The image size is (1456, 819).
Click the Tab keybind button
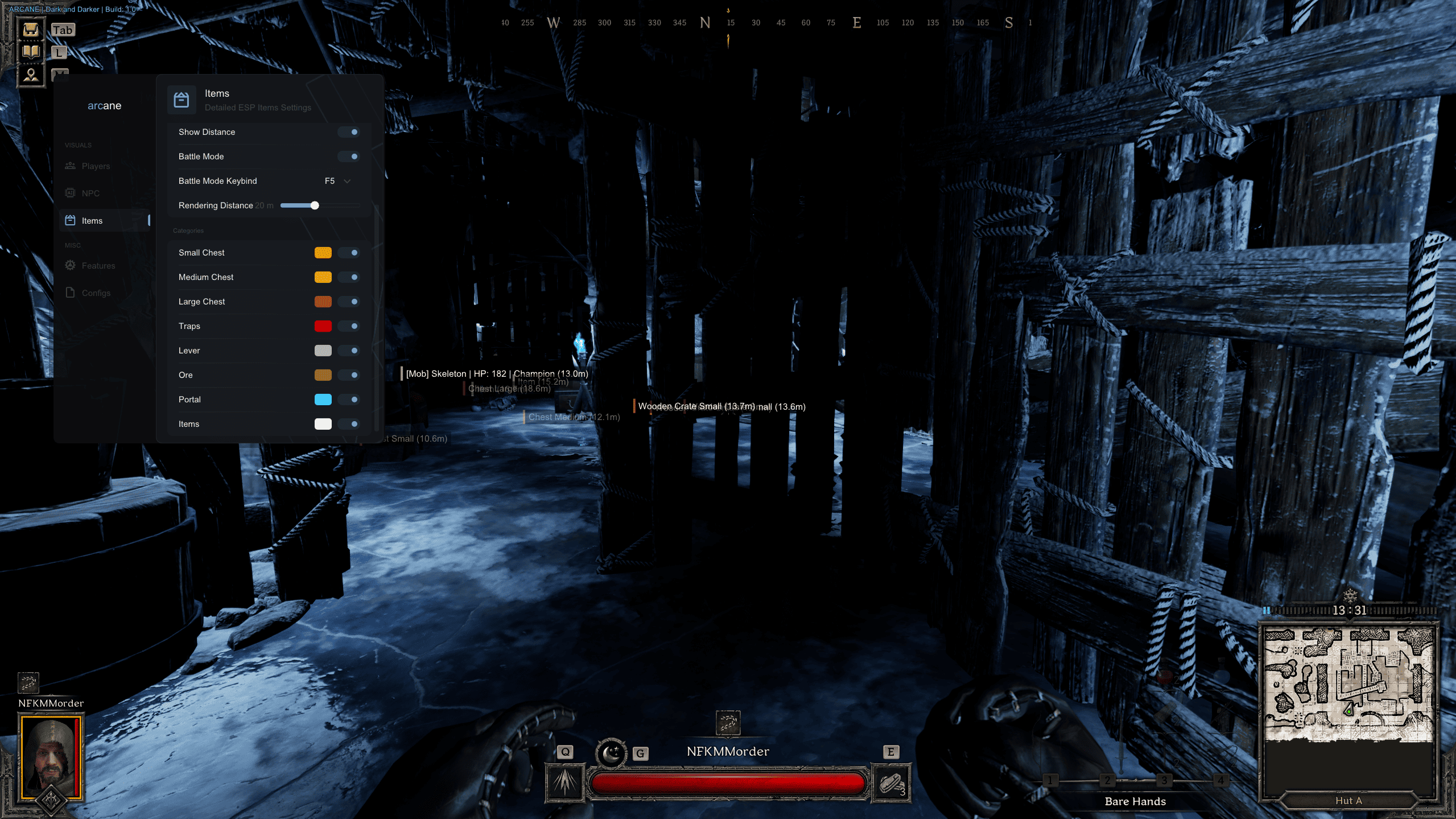[x=62, y=30]
